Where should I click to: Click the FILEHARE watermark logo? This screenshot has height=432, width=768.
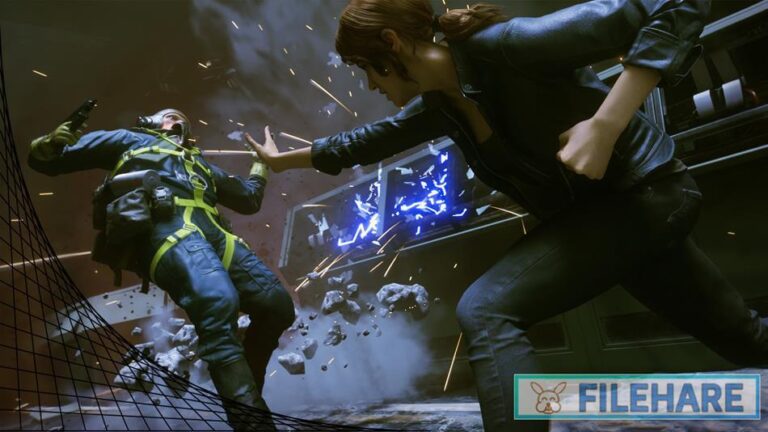[637, 397]
